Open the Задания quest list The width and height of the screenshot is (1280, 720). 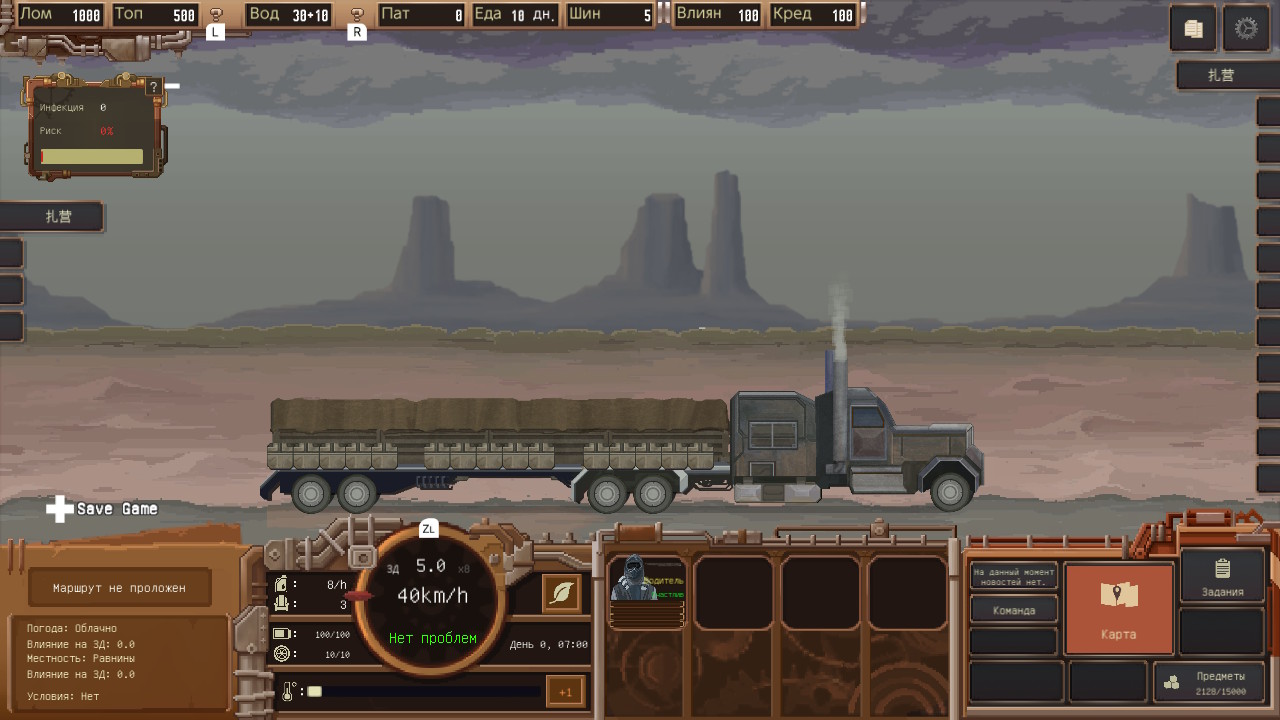pos(1222,577)
